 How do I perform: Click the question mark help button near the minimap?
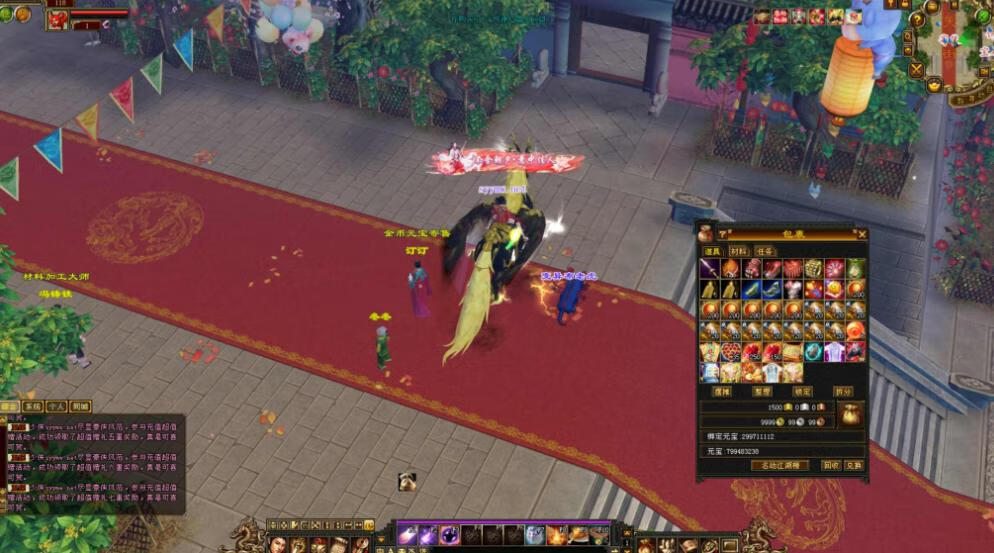917,19
